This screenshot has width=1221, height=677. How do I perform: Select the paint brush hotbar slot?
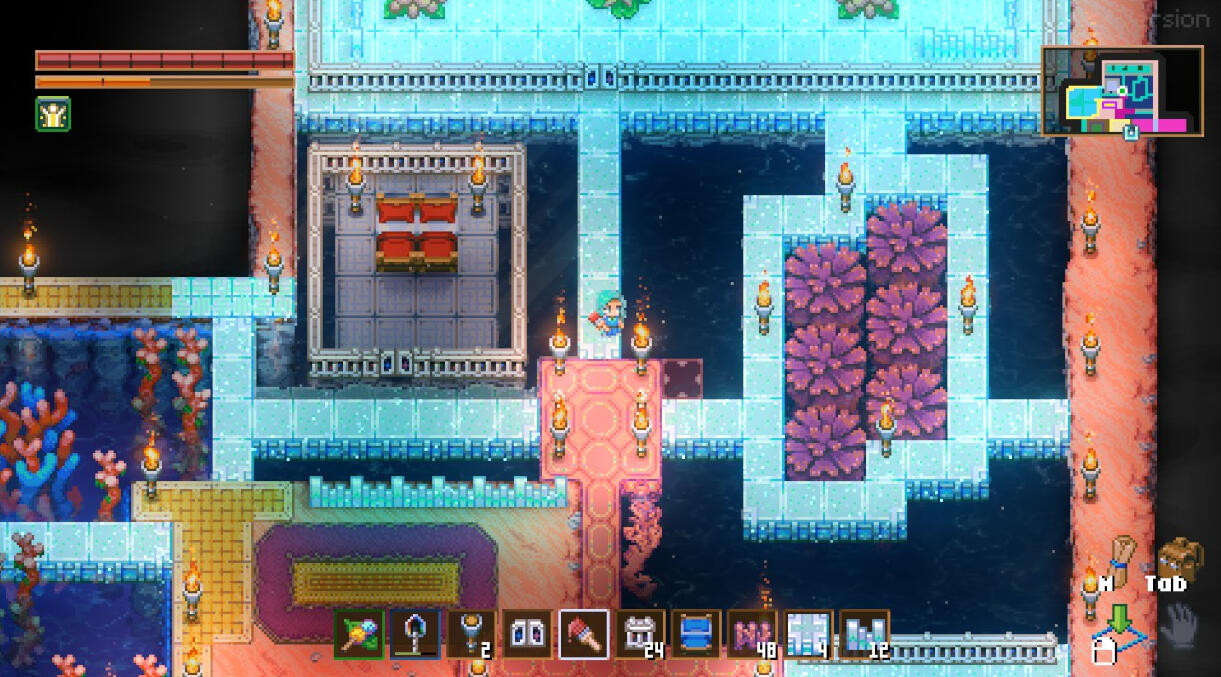pos(584,634)
